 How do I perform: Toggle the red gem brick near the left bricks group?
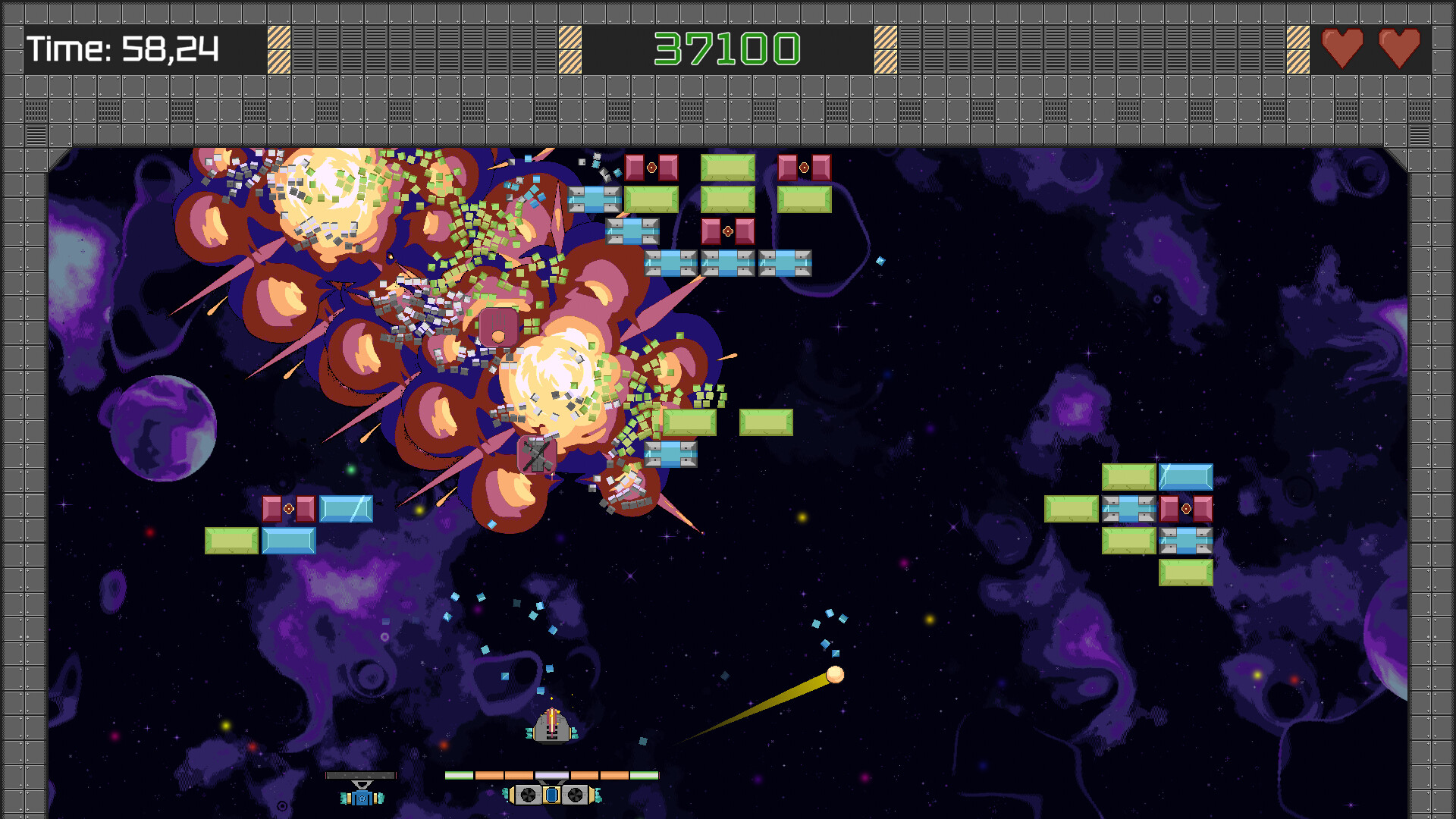coord(289,510)
